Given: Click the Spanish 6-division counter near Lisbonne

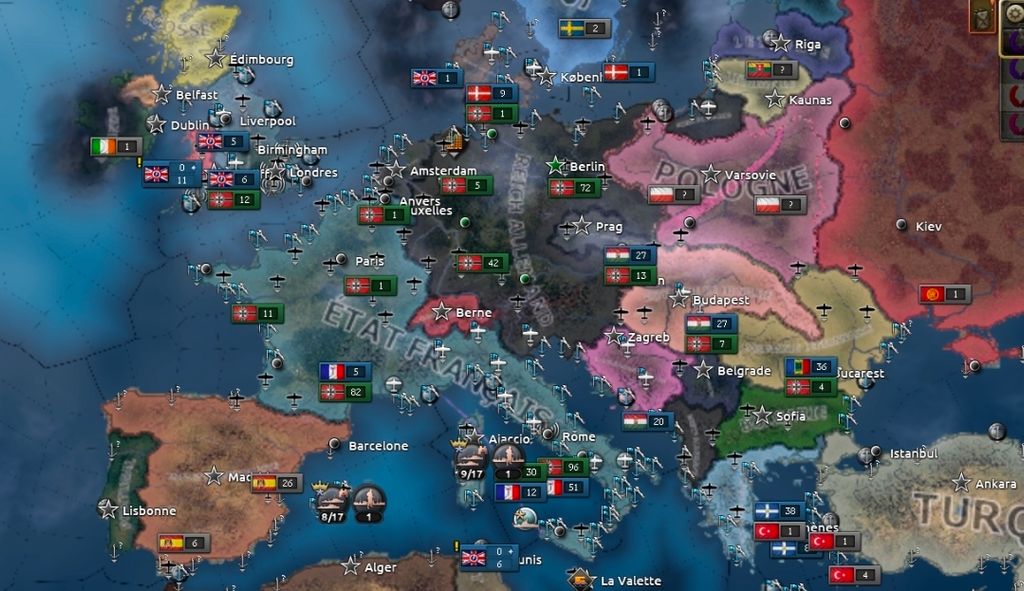Looking at the screenshot, I should click(183, 543).
